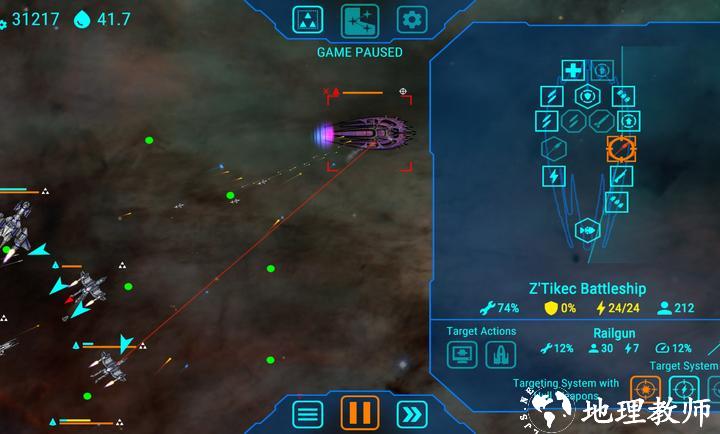Activate the fast-forward speed button

[411, 412]
